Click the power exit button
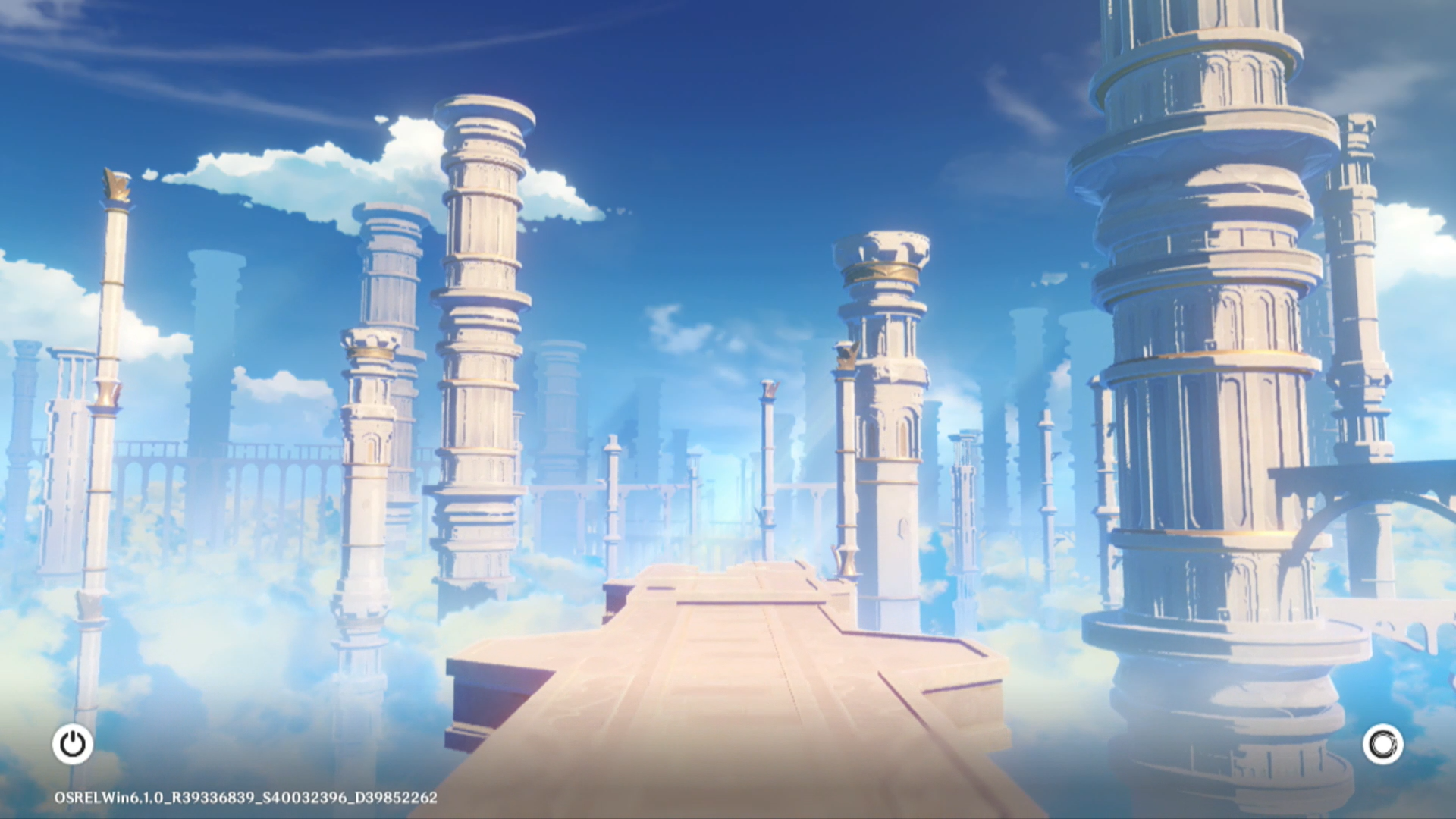1456x819 pixels. [x=73, y=744]
